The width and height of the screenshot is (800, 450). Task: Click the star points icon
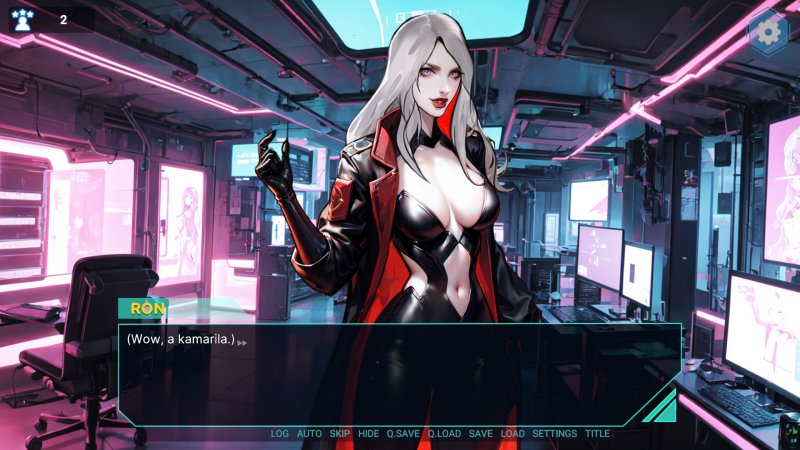point(22,19)
